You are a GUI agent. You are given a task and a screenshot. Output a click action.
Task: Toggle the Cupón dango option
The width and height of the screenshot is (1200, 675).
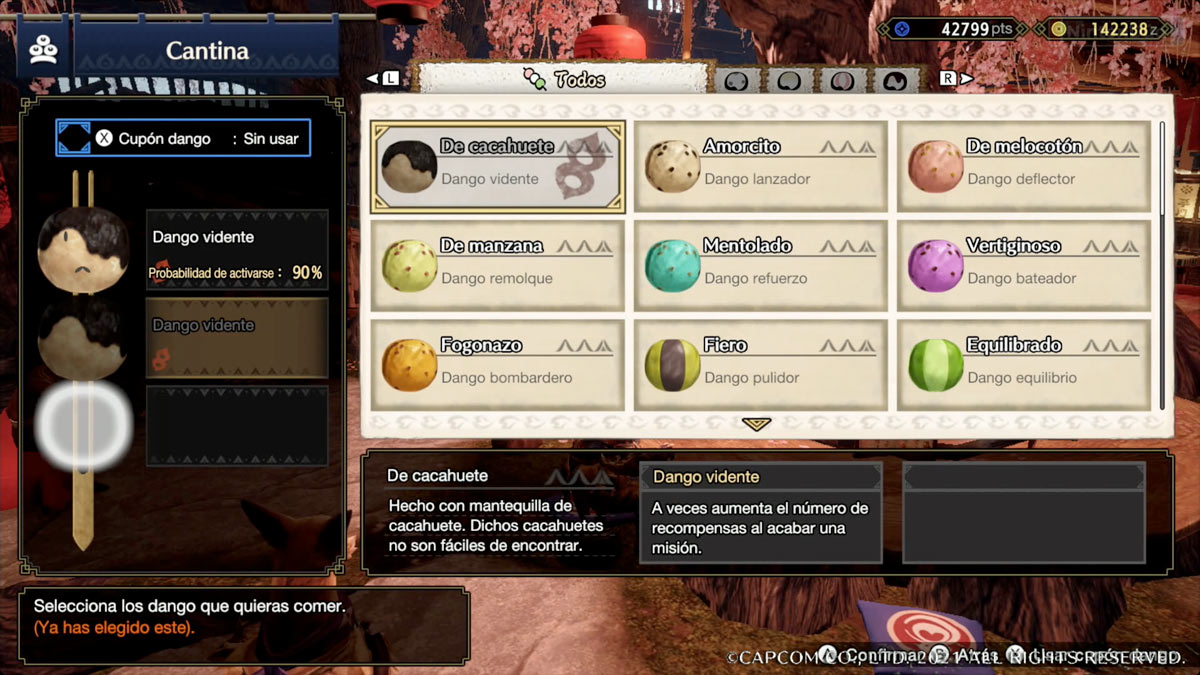tap(183, 139)
